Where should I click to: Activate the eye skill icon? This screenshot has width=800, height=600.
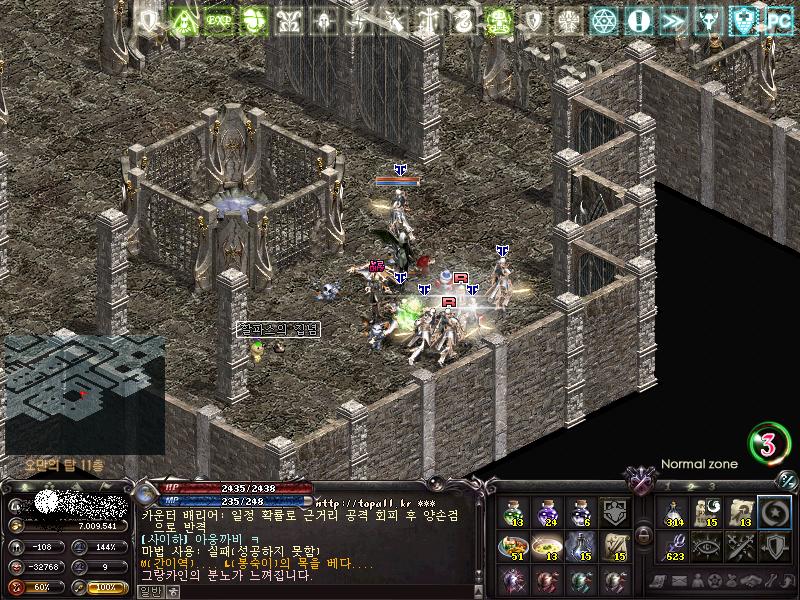click(x=706, y=546)
